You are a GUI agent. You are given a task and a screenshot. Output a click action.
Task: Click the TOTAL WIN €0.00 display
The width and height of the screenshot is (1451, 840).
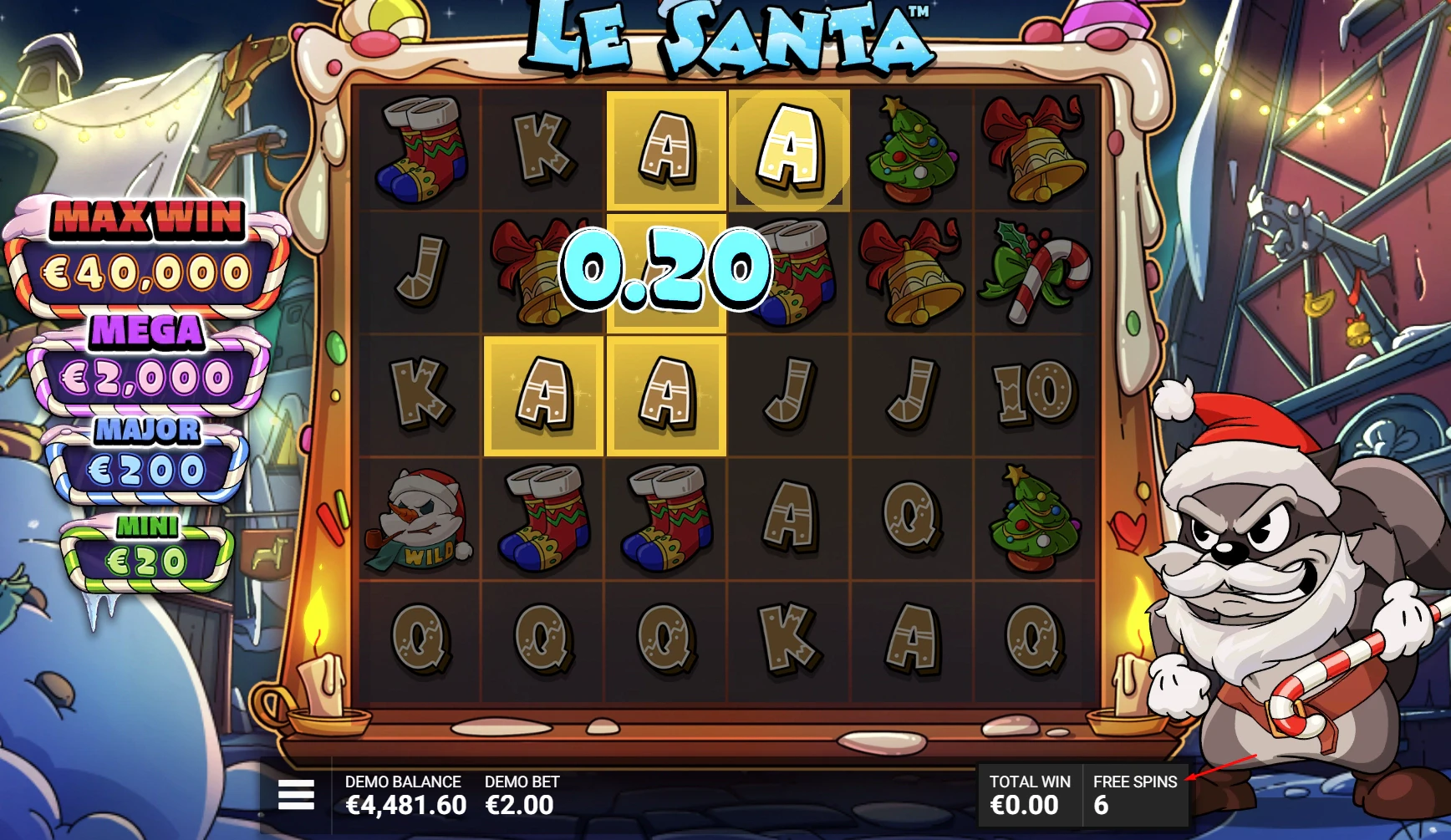point(1030,794)
